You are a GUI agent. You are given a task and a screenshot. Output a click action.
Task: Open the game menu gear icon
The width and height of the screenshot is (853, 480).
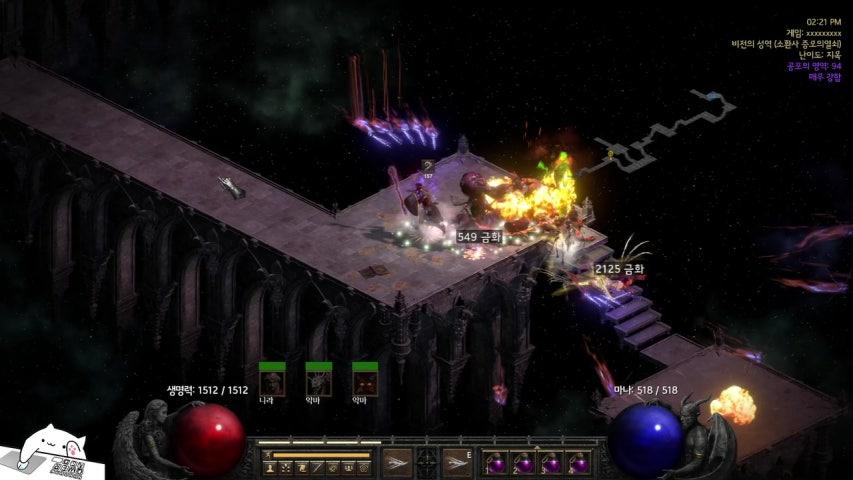click(x=365, y=467)
